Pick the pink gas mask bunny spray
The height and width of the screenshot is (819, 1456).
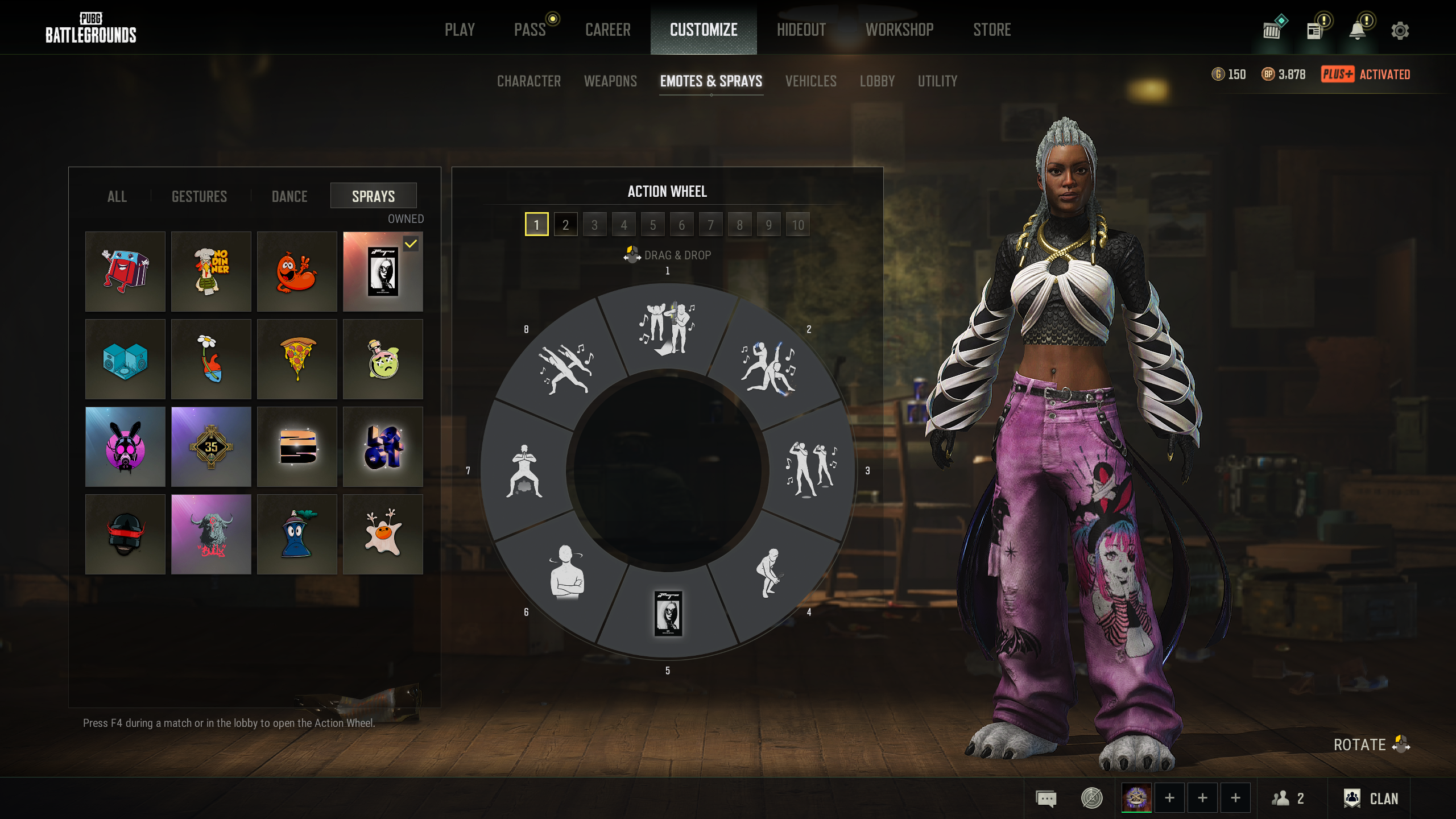125,446
